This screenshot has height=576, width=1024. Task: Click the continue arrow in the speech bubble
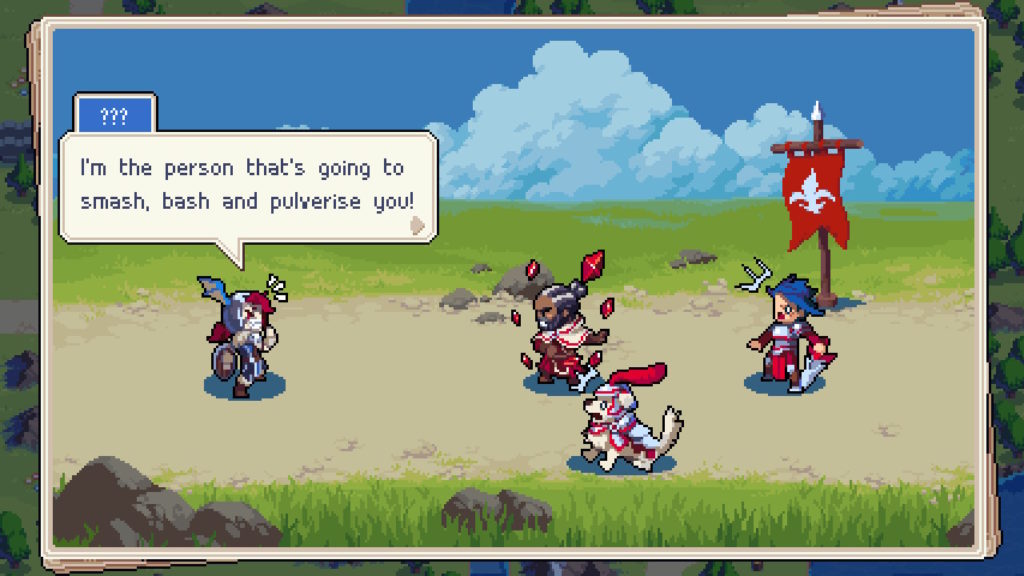(419, 225)
